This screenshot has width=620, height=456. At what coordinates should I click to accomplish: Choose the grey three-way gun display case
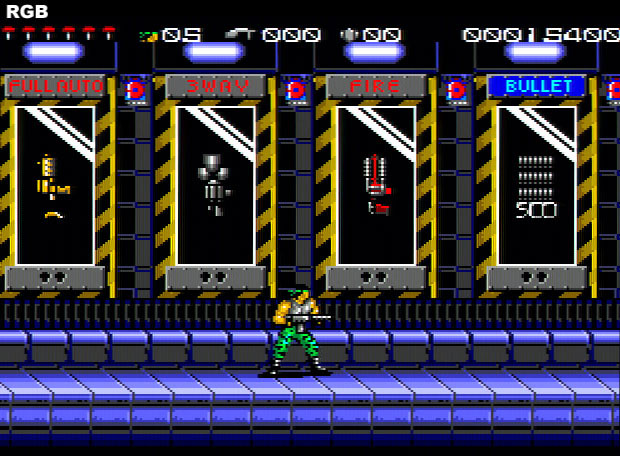click(x=216, y=185)
